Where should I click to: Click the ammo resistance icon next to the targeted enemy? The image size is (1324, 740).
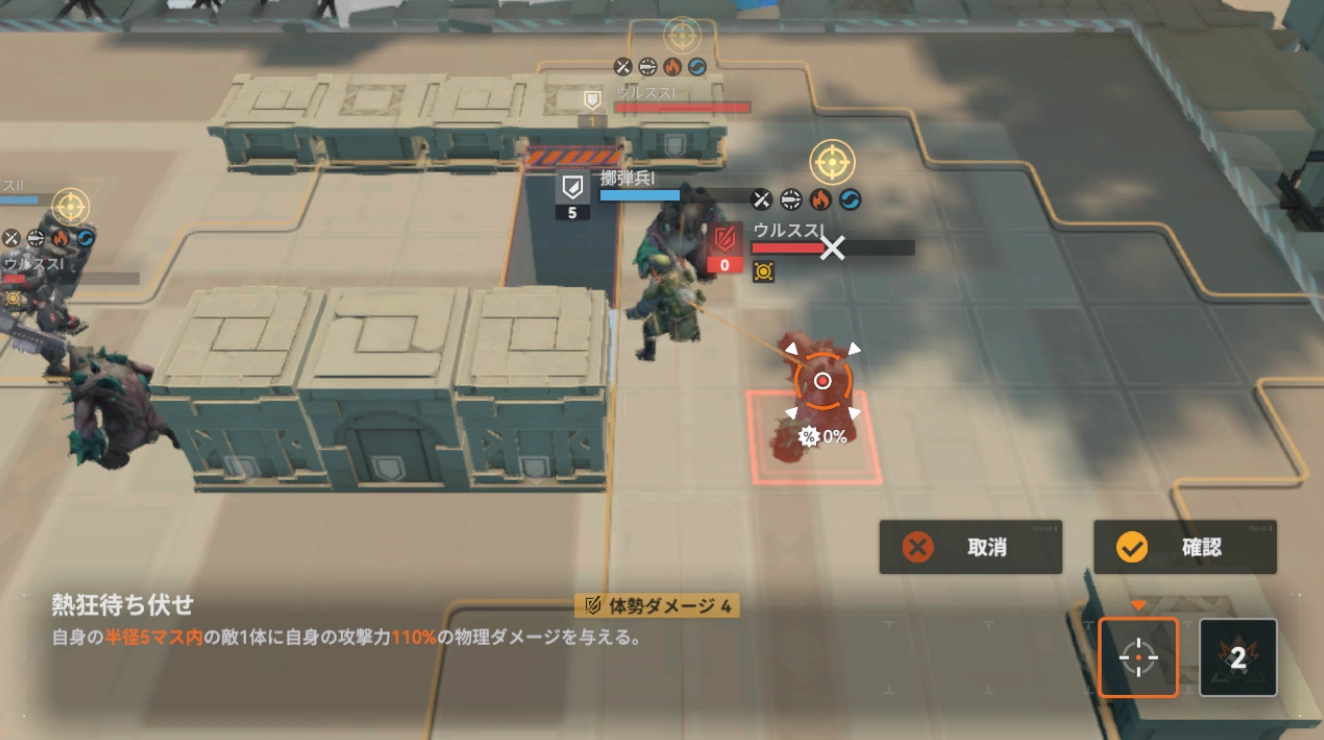coord(789,199)
